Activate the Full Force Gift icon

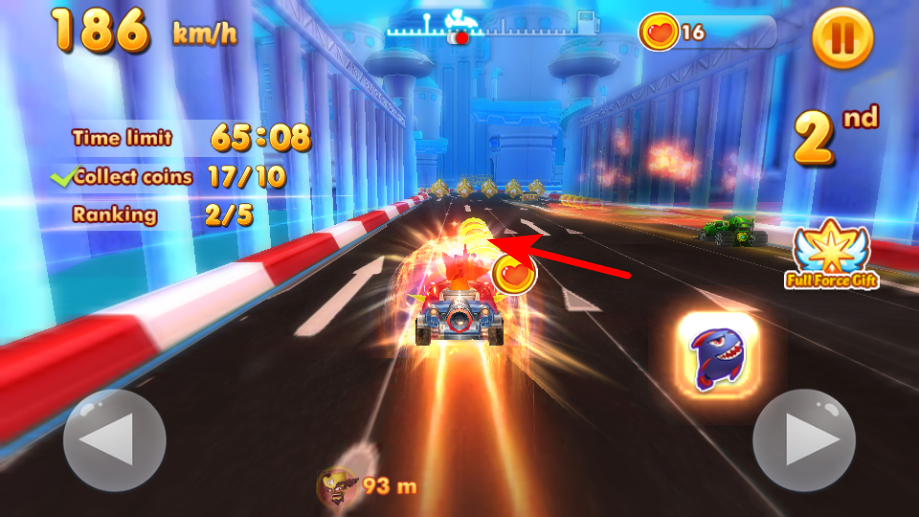[831, 257]
